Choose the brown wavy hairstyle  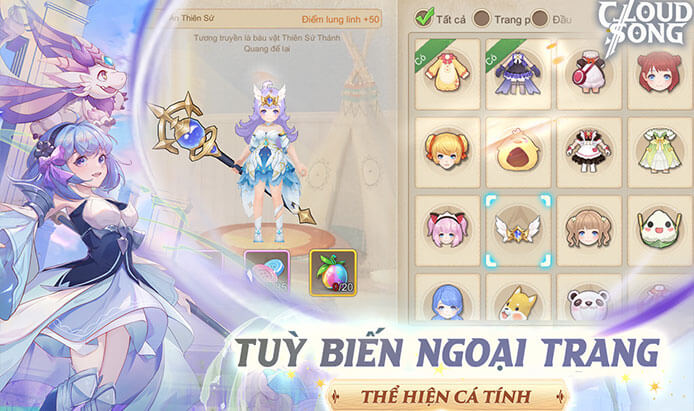589,228
